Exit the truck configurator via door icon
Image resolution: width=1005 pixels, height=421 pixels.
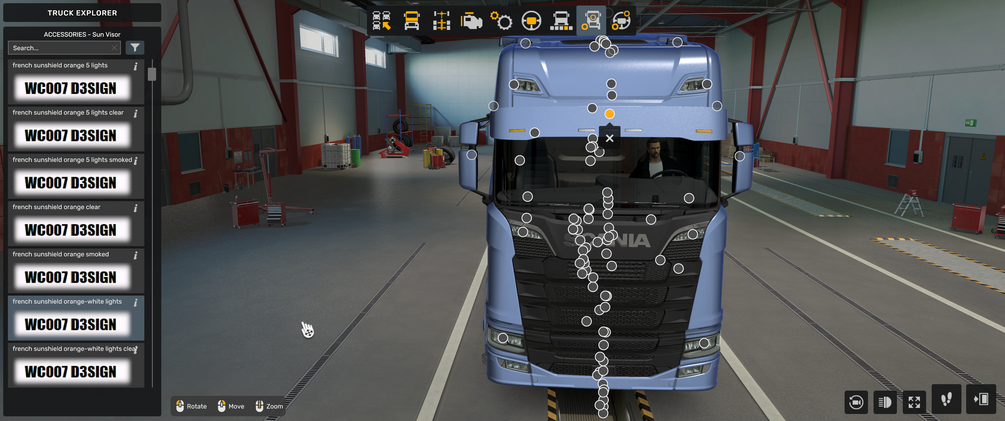pyautogui.click(x=981, y=399)
